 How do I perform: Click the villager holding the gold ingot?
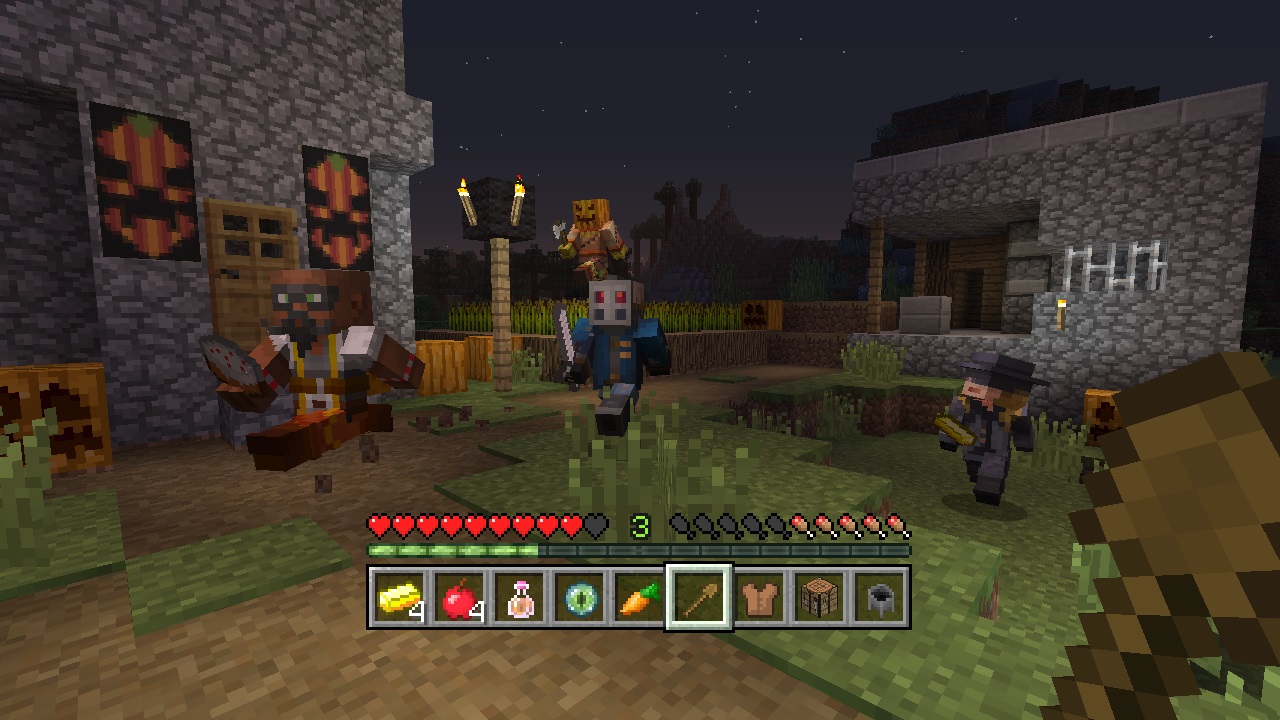985,410
